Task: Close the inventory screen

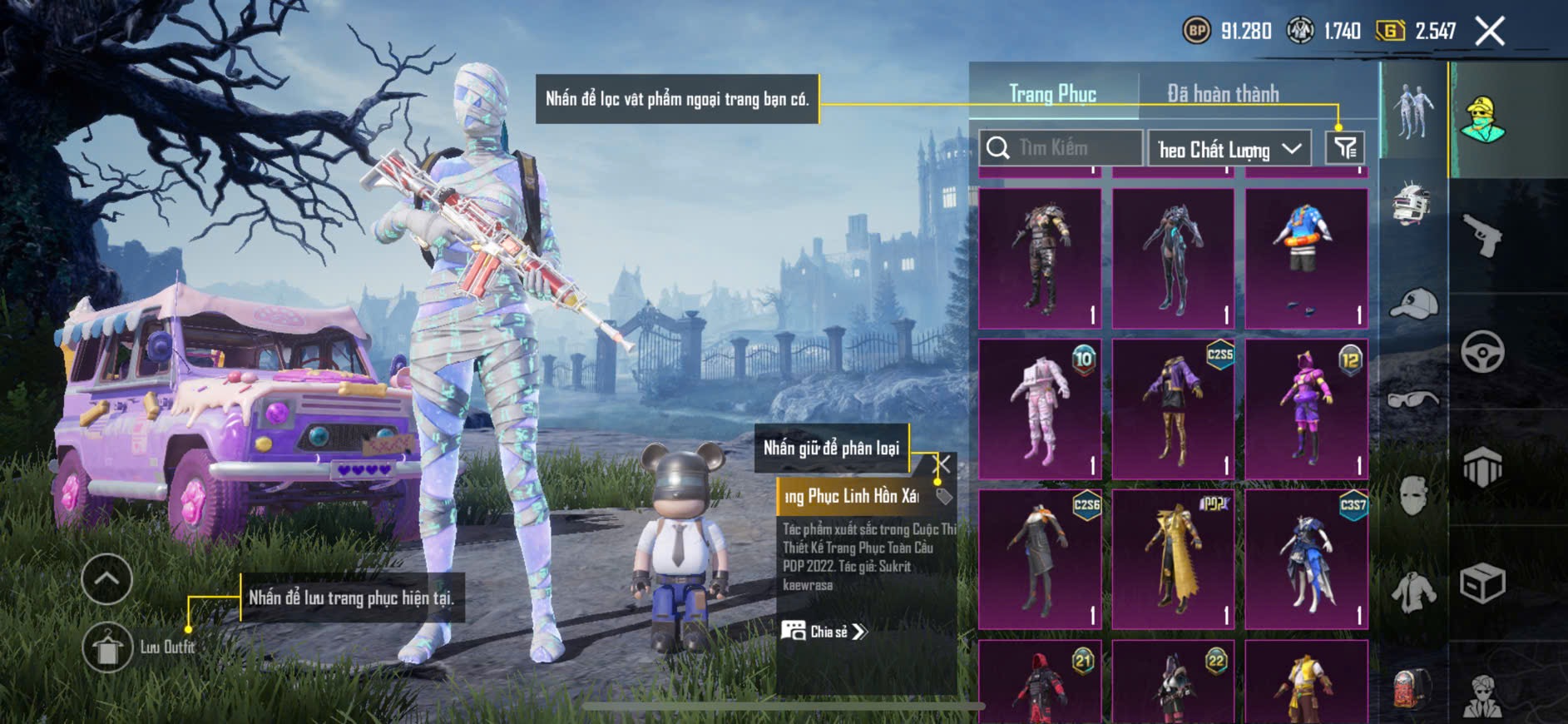Action: click(1490, 32)
